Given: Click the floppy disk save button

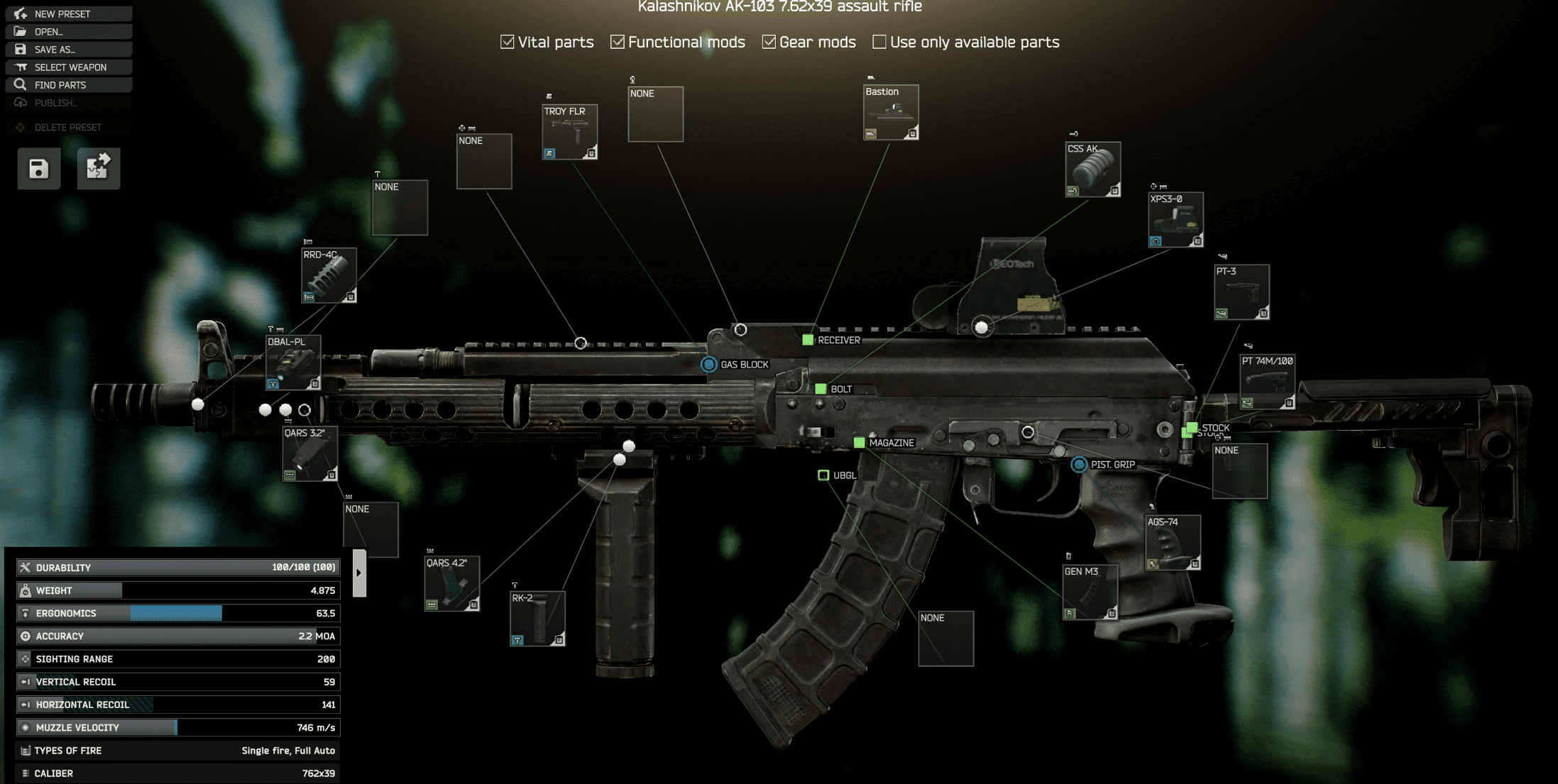Looking at the screenshot, I should 39,169.
